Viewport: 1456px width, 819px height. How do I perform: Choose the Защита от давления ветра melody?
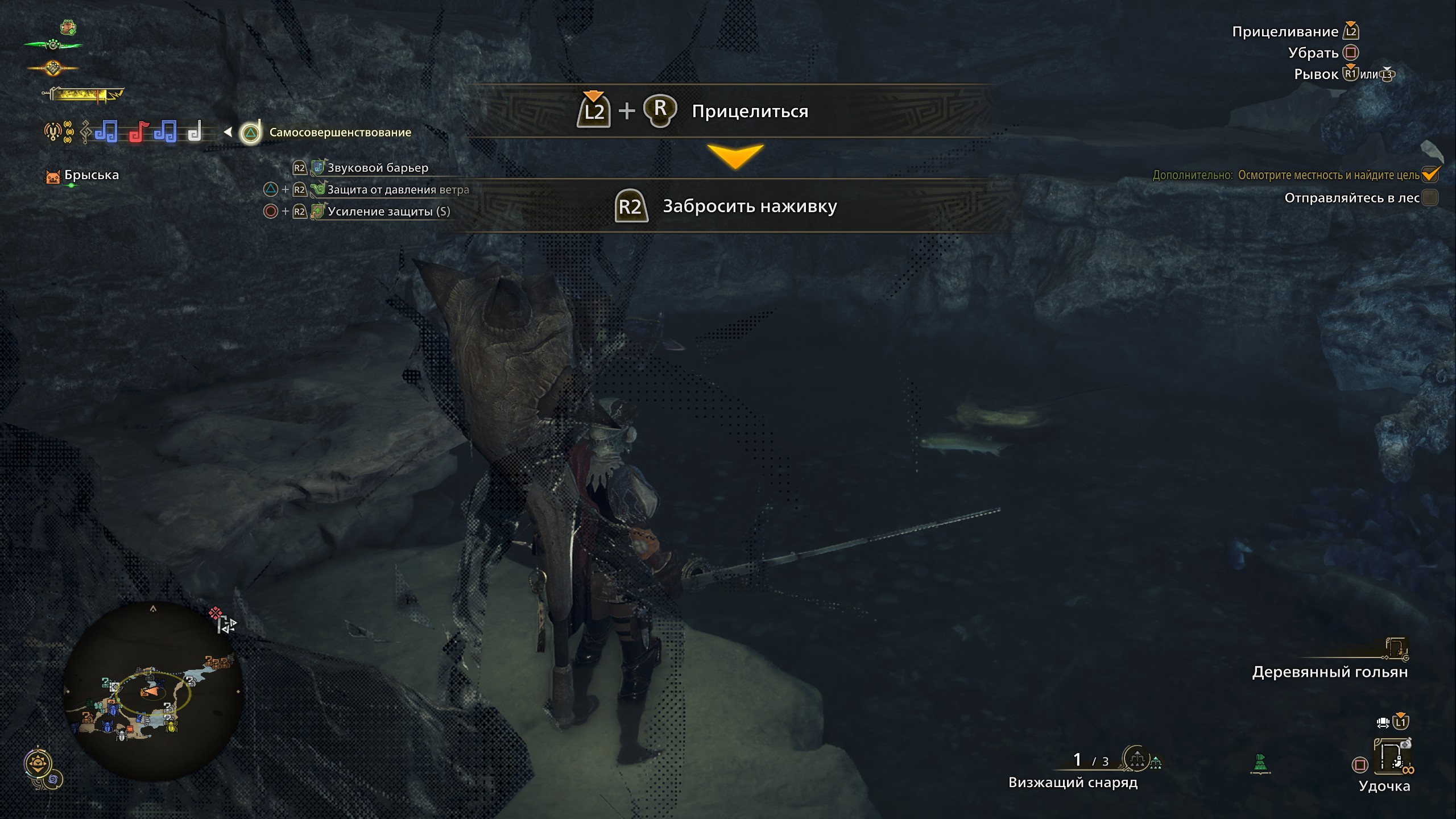tap(398, 189)
